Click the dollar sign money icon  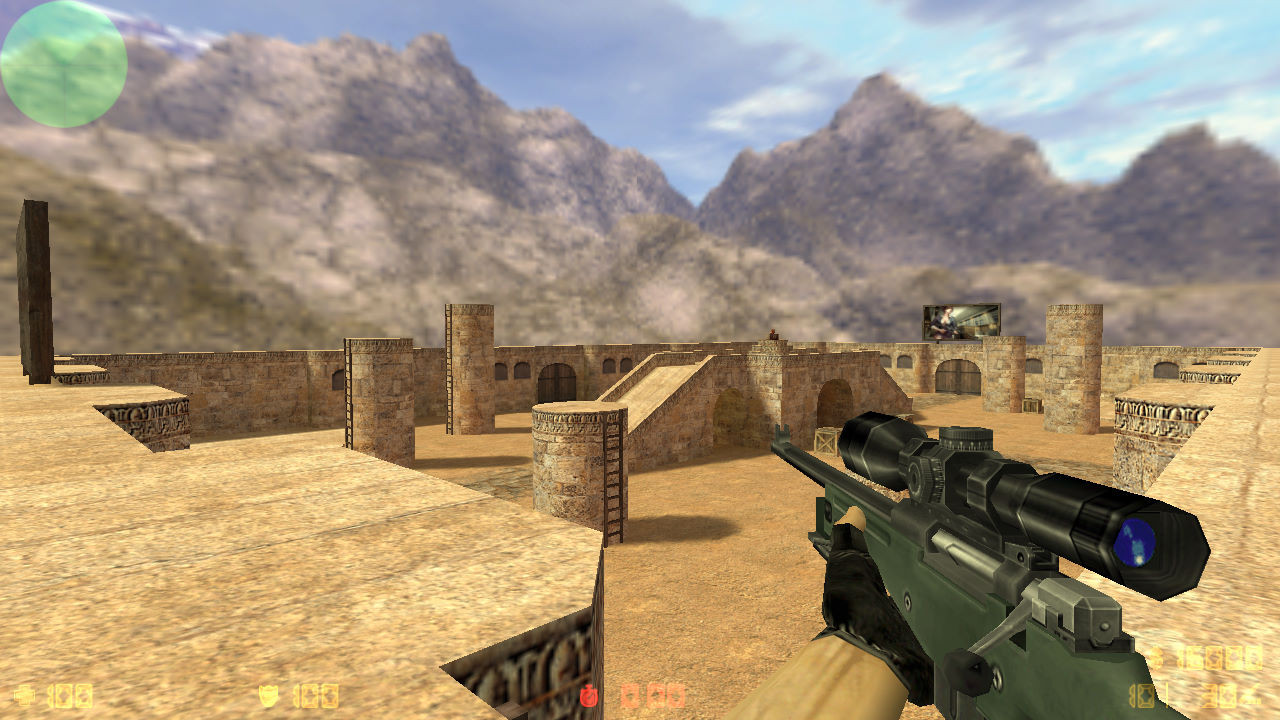[1158, 658]
